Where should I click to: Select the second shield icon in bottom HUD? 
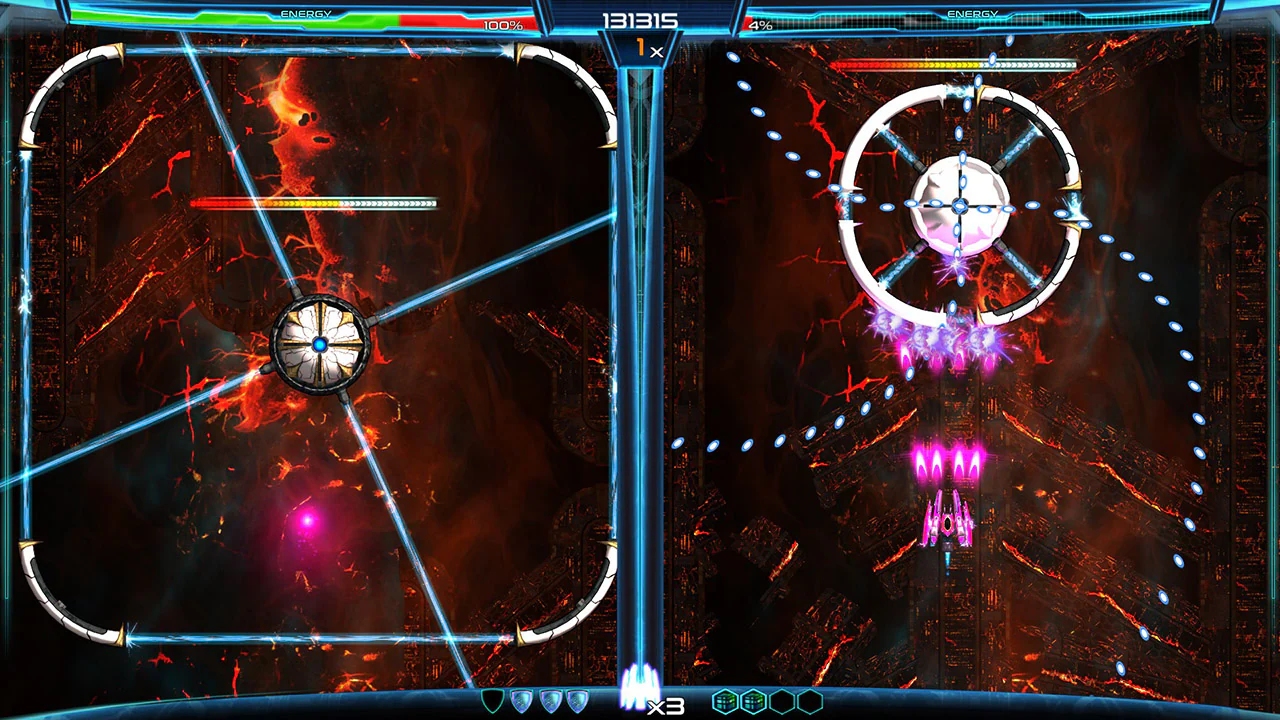[x=522, y=700]
